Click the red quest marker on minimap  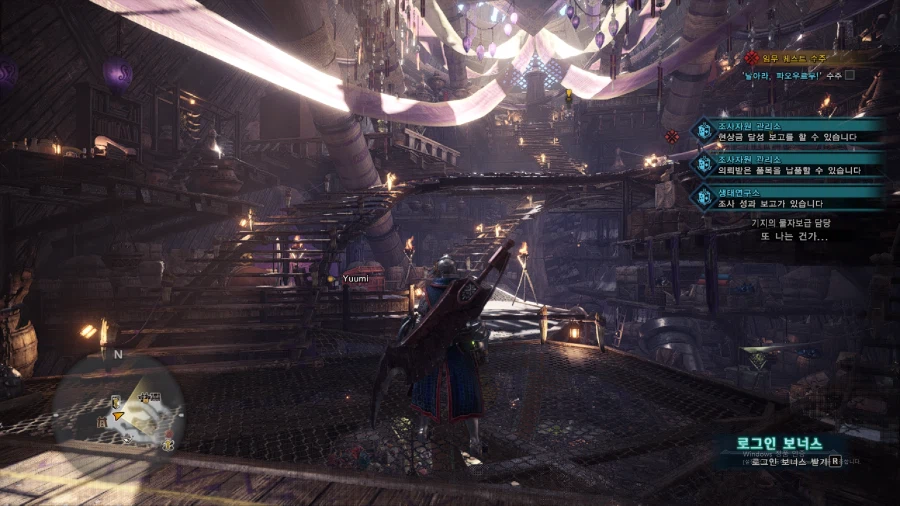pos(169,435)
